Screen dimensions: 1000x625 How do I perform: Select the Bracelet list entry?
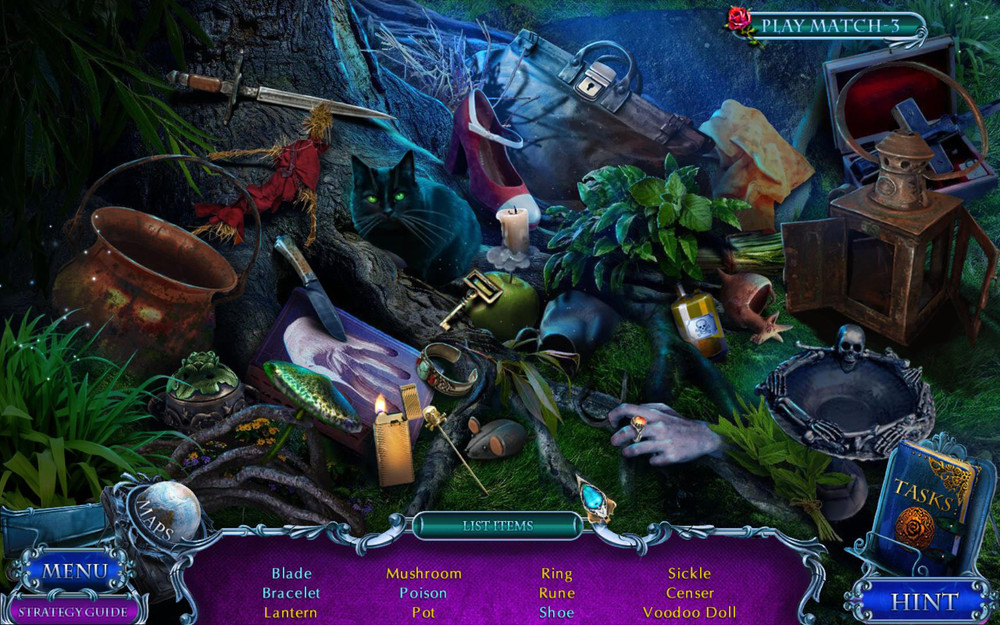click(x=291, y=593)
